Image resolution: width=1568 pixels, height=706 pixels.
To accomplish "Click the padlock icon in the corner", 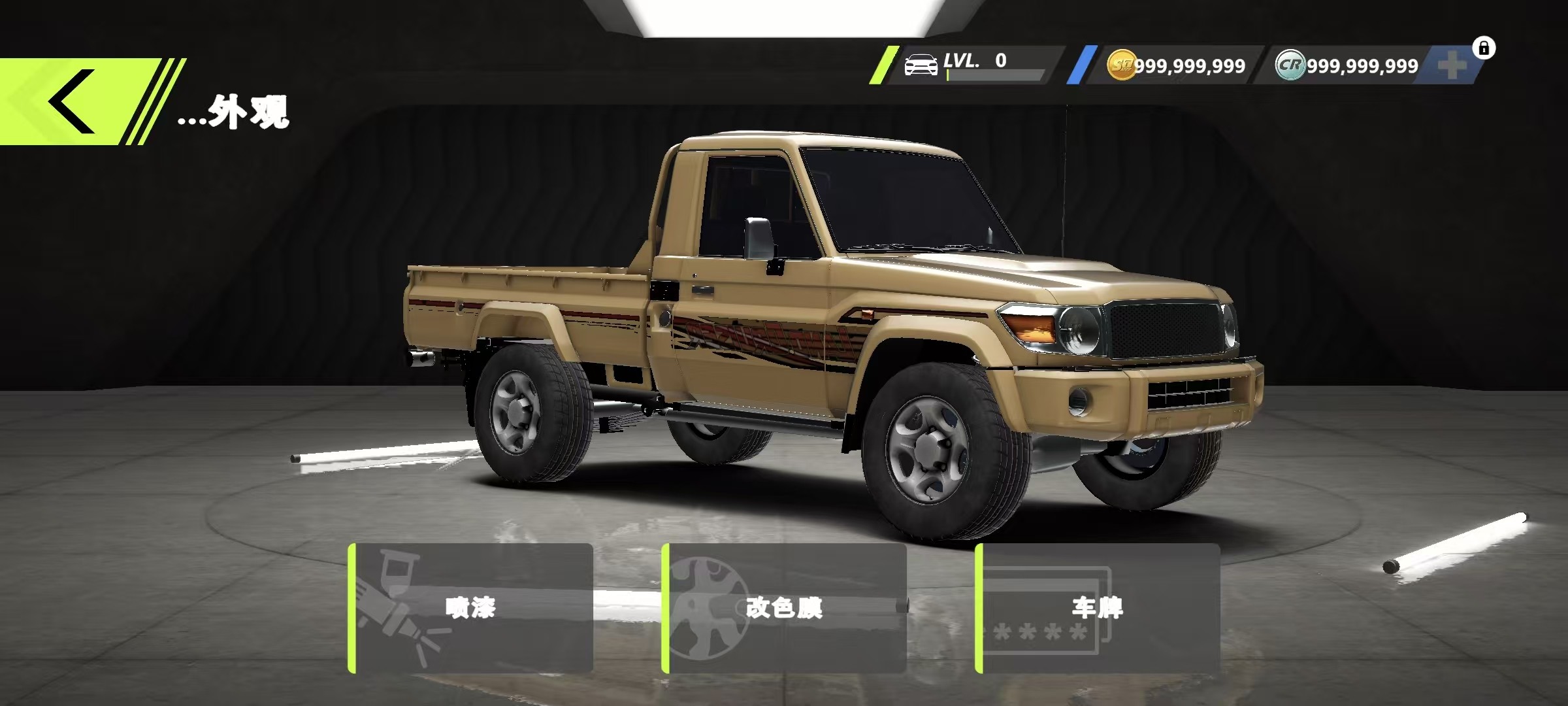I will 1484,48.
